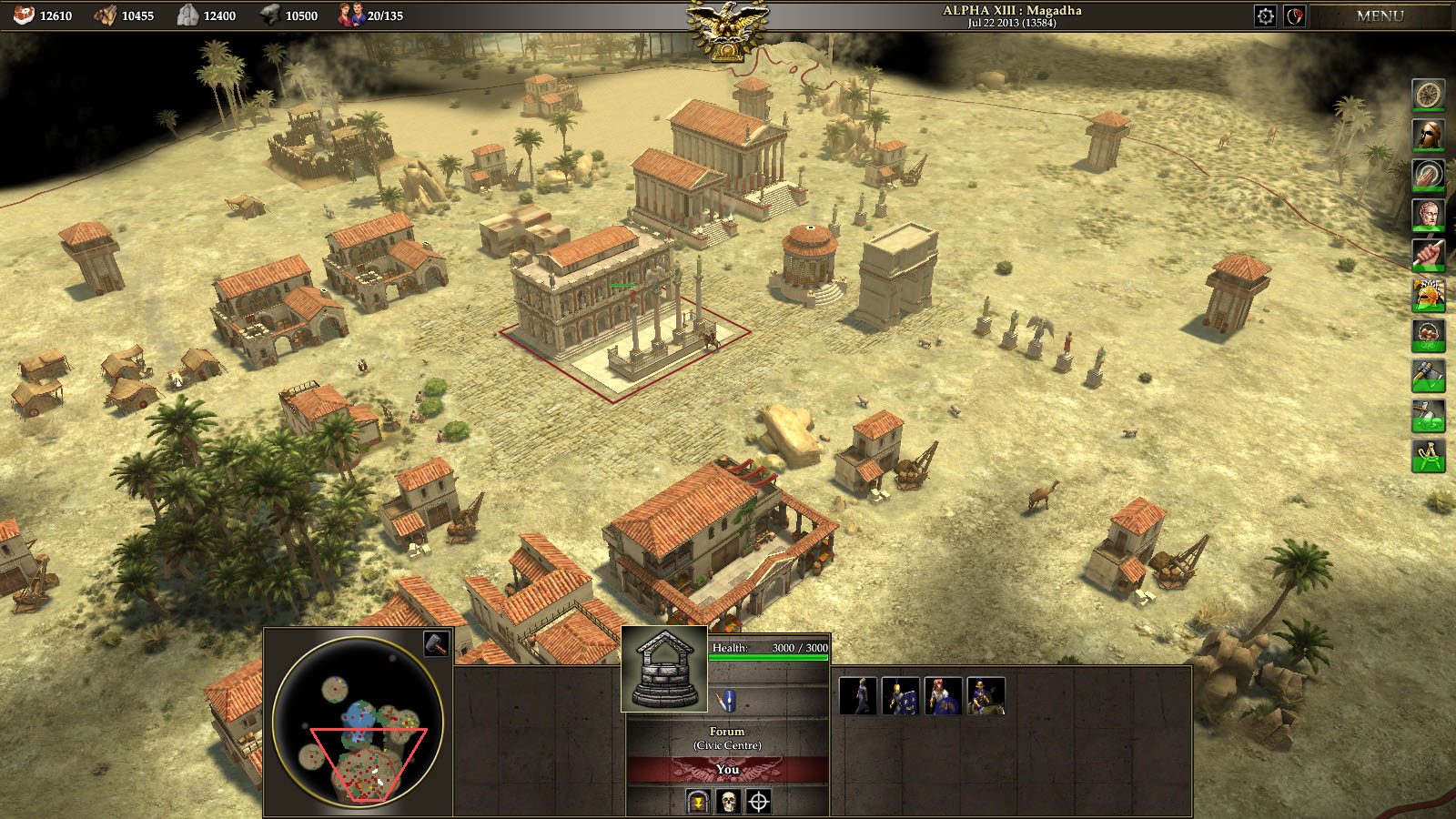The width and height of the screenshot is (1456, 819).
Task: Select the bronze helmet icon in the right sidebar
Action: coord(1428,135)
